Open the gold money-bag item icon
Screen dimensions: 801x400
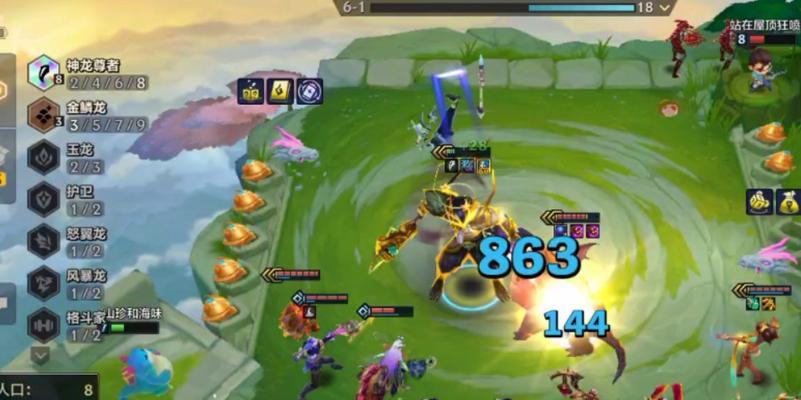[x=788, y=201]
